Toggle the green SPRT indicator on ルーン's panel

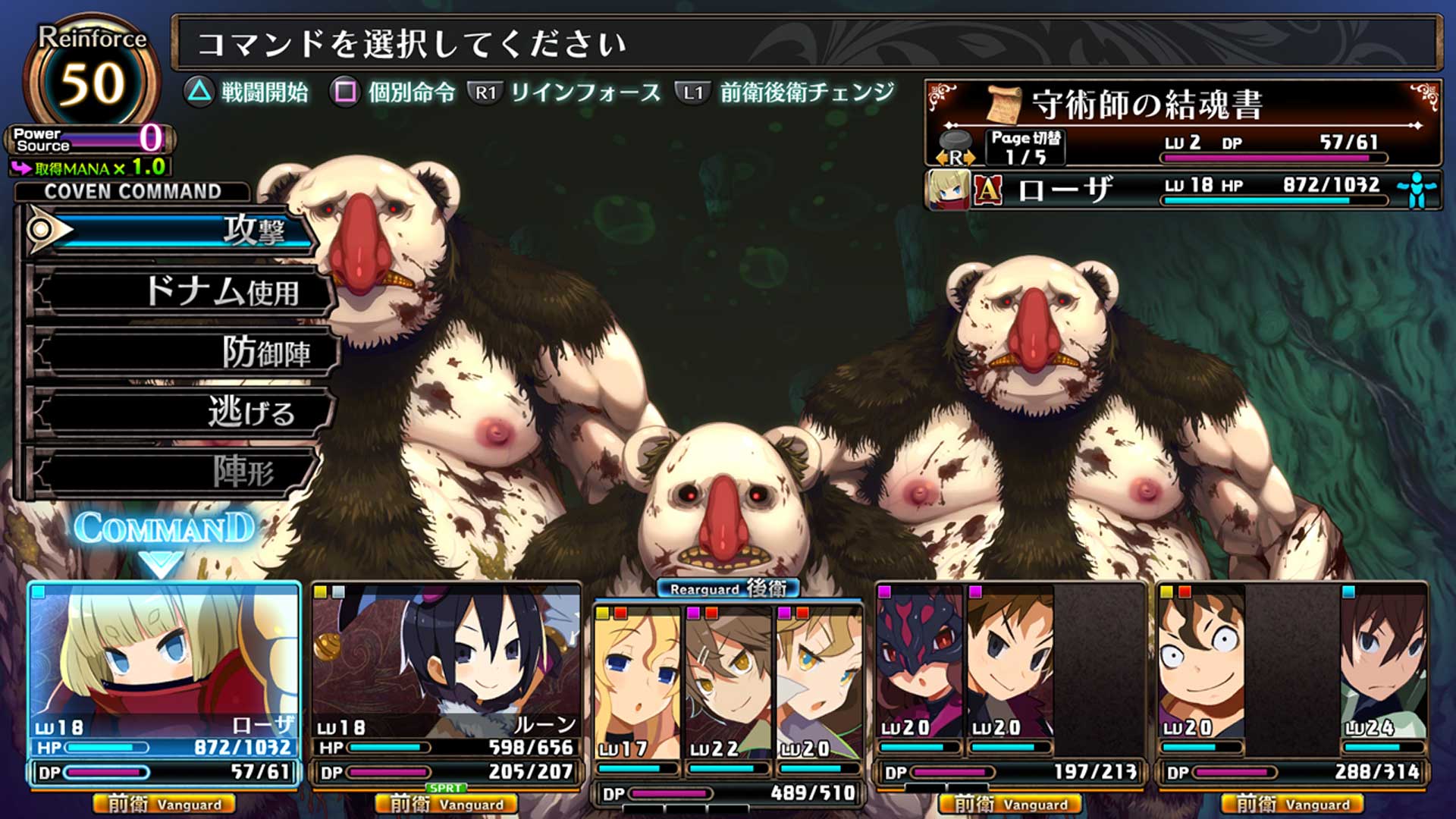446,789
